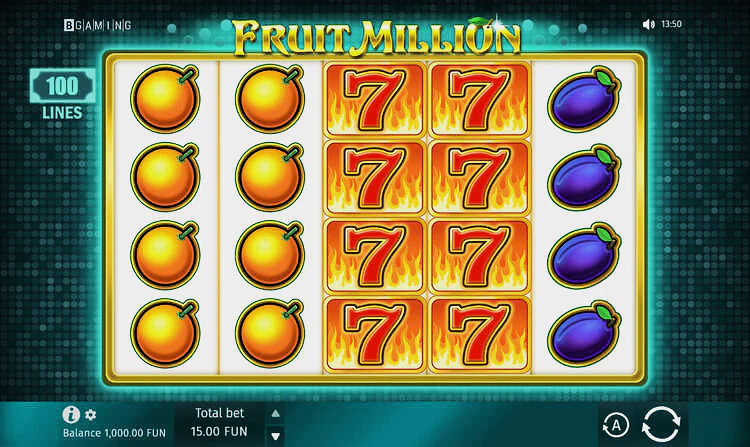
Task: Open the game info paytable icon
Action: pyautogui.click(x=71, y=414)
